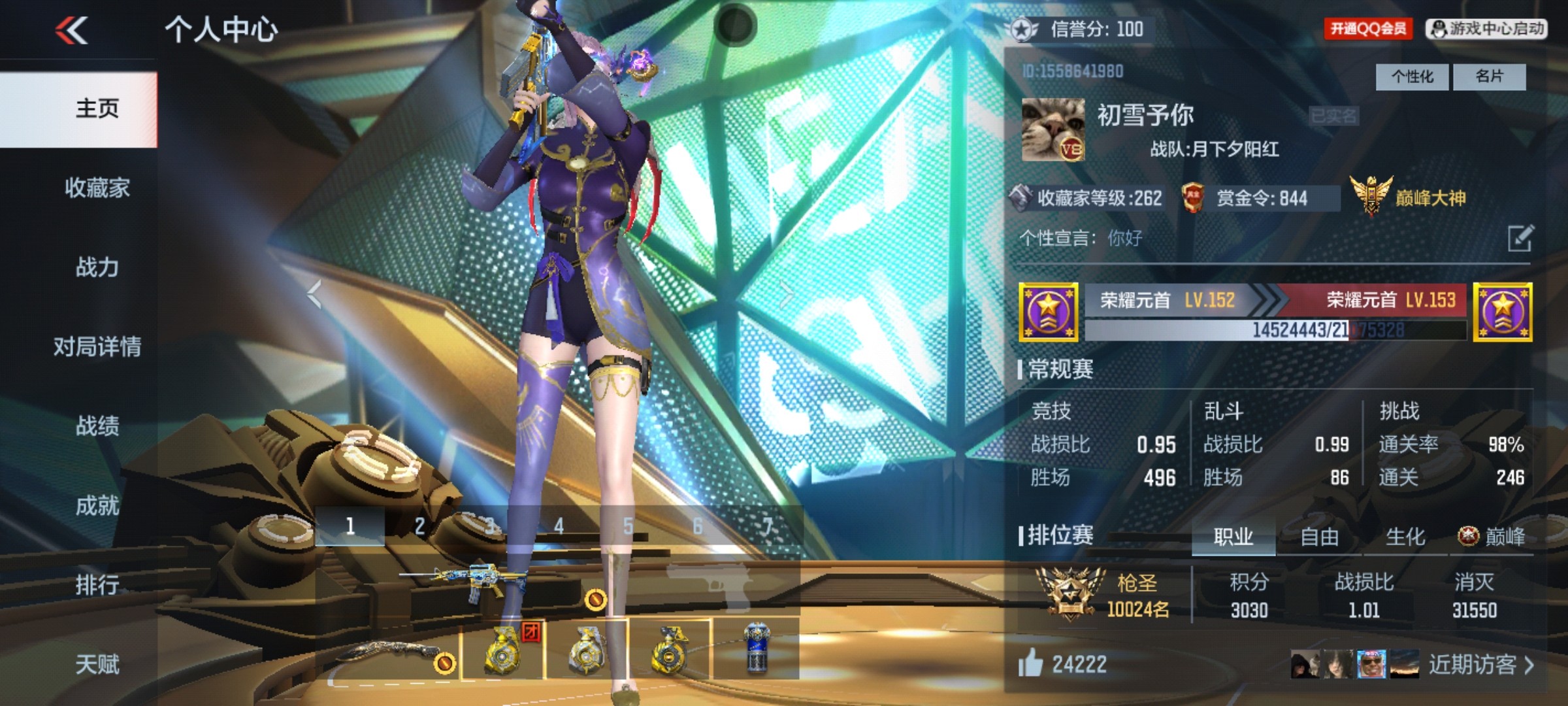
Task: Switch ranked stats to 生化 tab
Action: click(x=1405, y=537)
